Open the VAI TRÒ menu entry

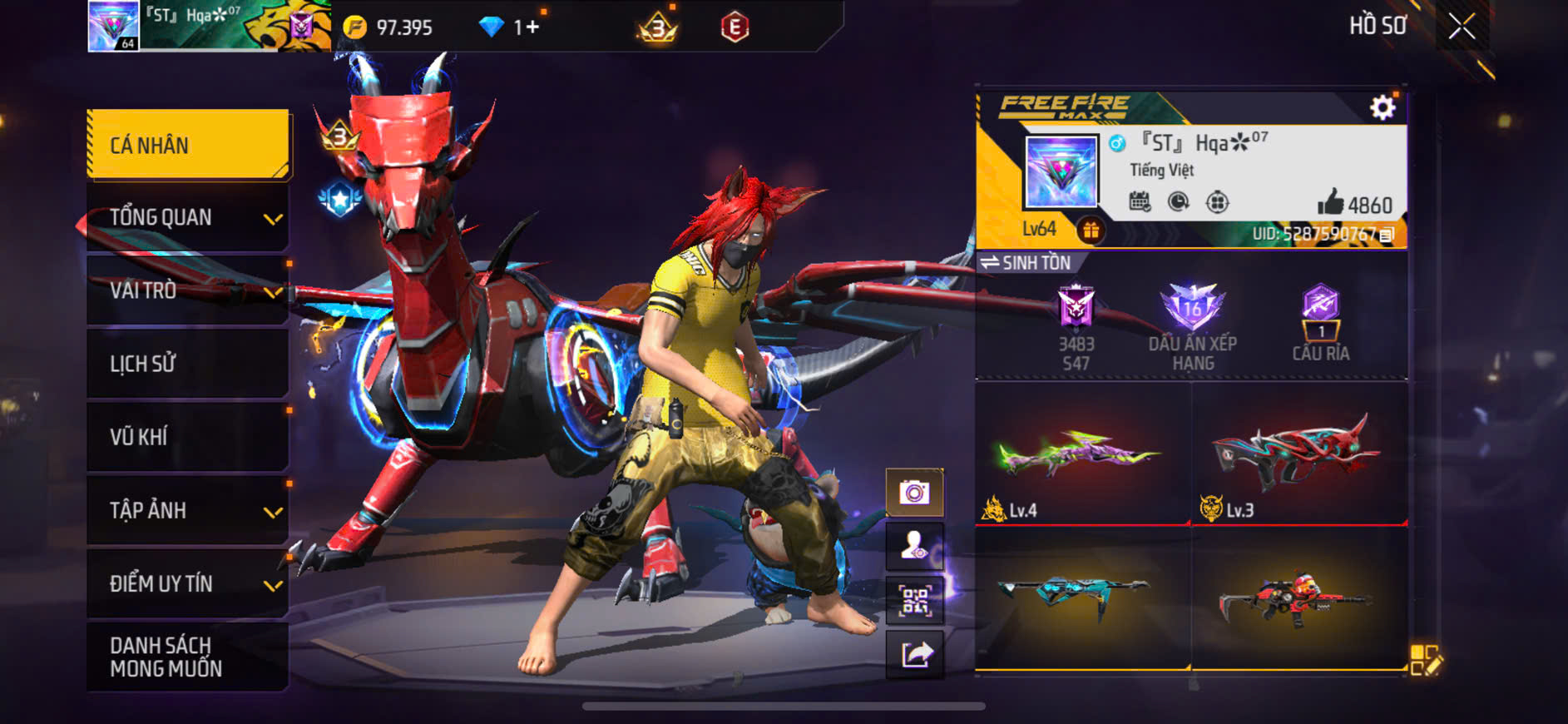[188, 290]
